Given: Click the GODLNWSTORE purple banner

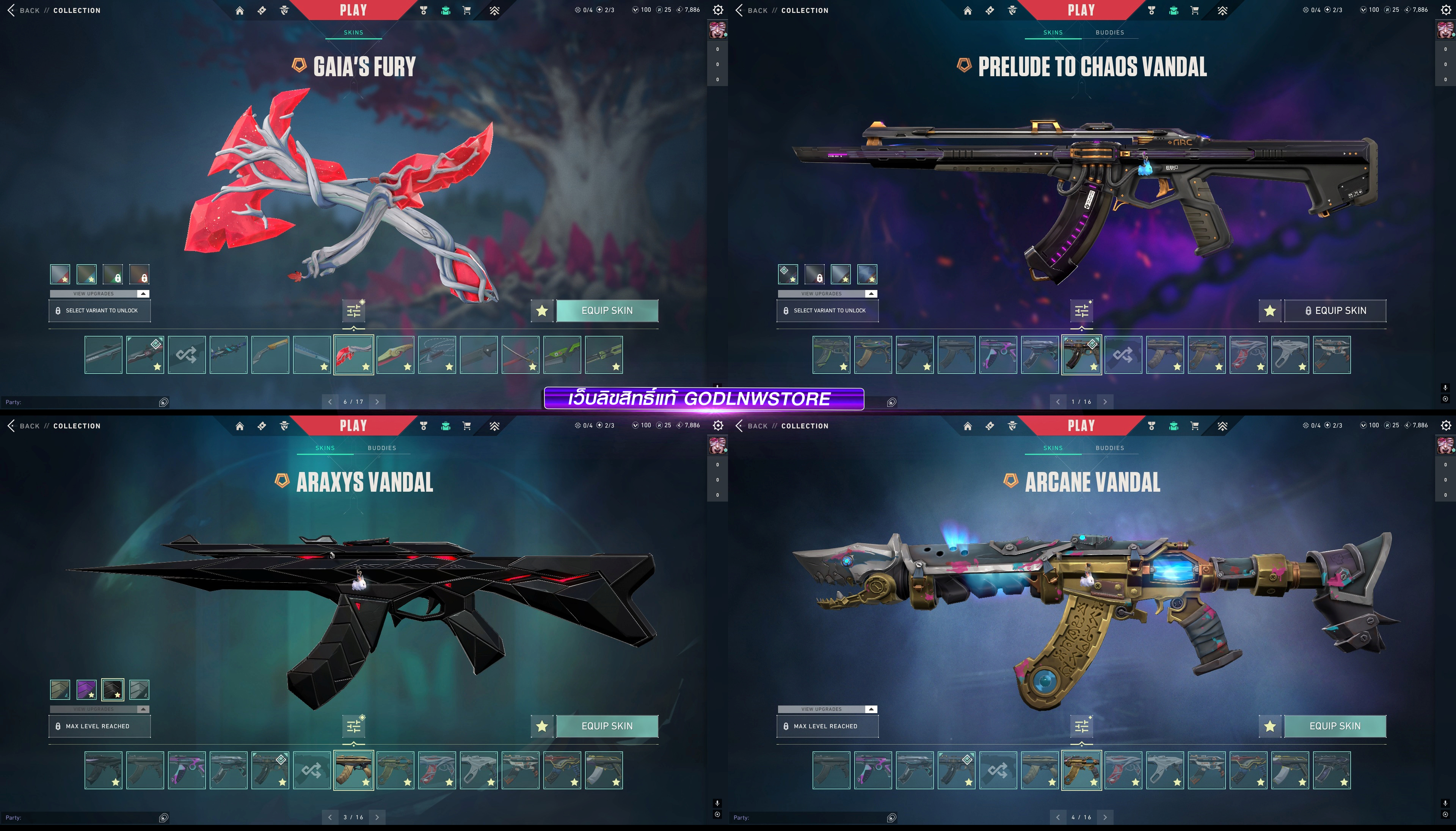Looking at the screenshot, I should tap(703, 398).
